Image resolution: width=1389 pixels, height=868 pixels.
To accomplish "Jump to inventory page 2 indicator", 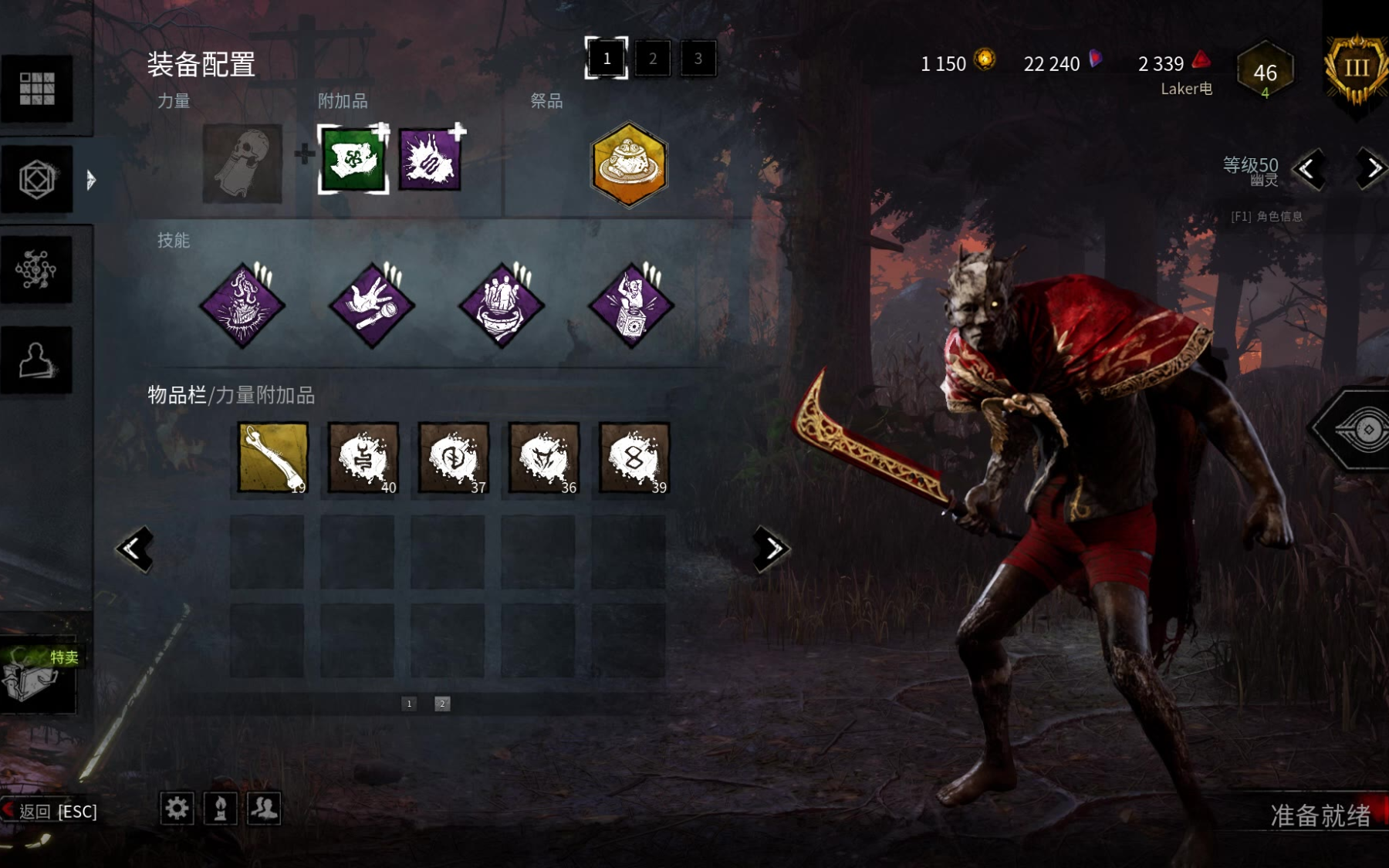I will (x=442, y=704).
